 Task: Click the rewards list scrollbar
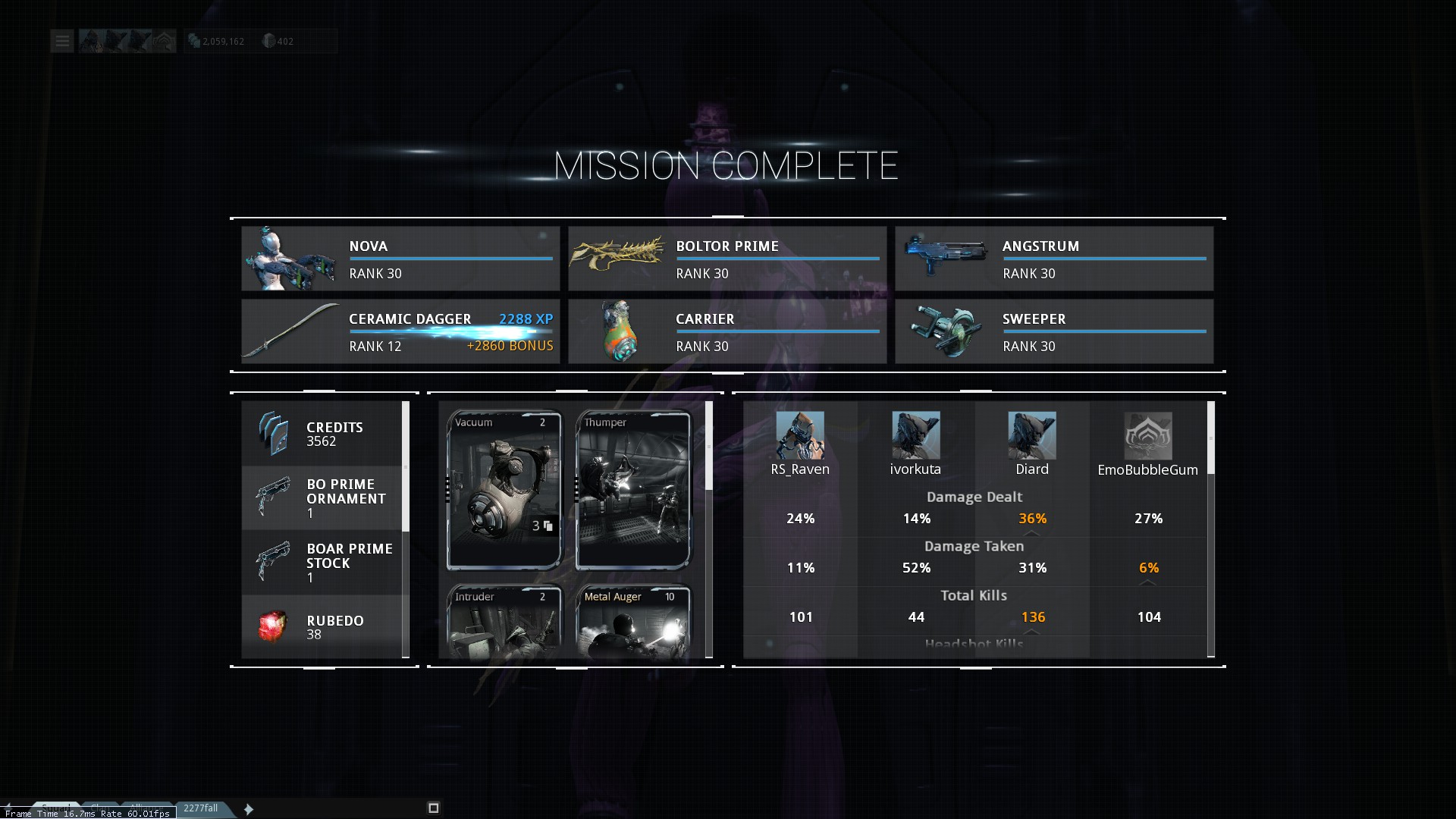coord(406,467)
